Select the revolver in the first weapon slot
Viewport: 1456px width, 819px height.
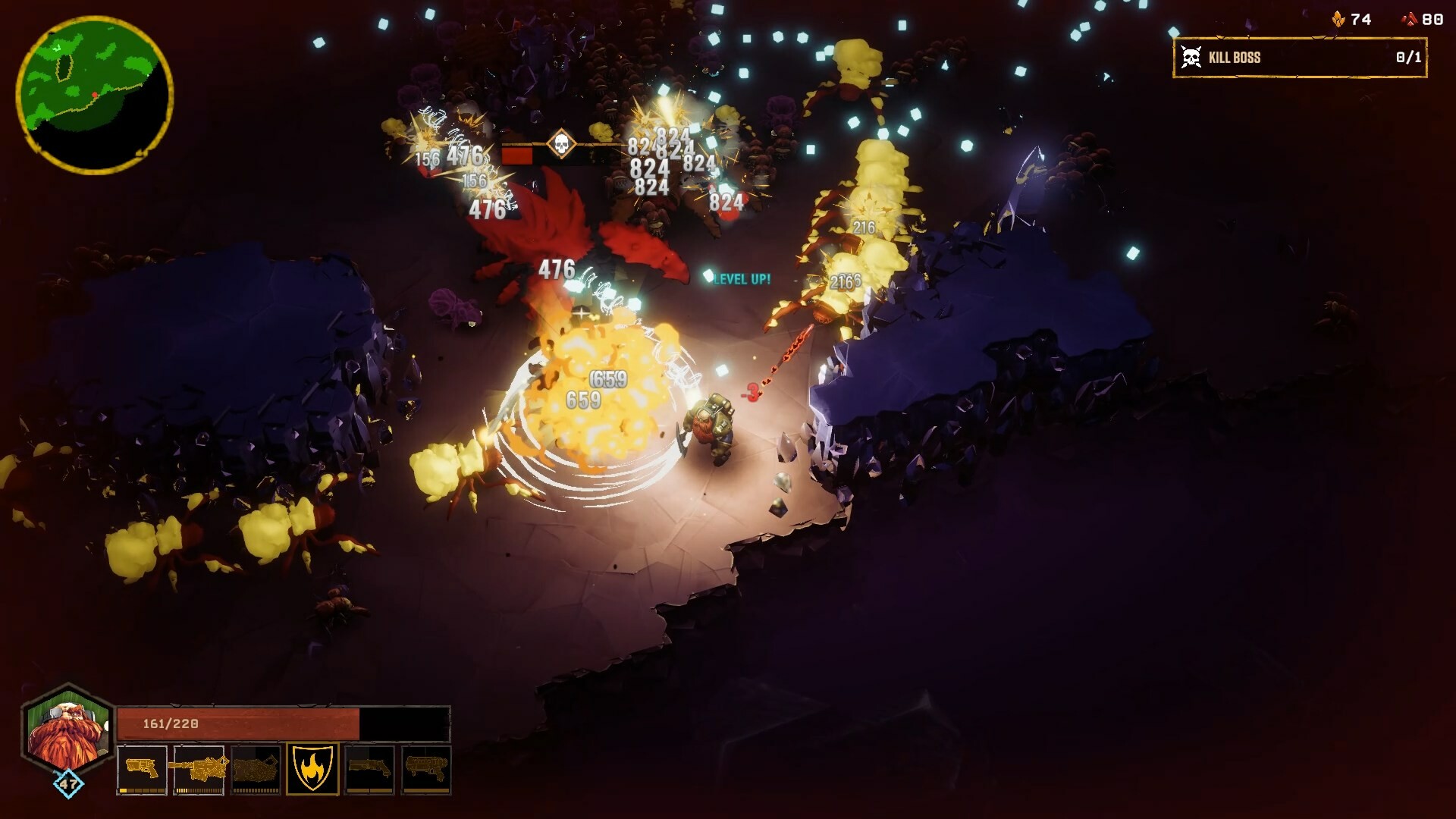click(142, 769)
